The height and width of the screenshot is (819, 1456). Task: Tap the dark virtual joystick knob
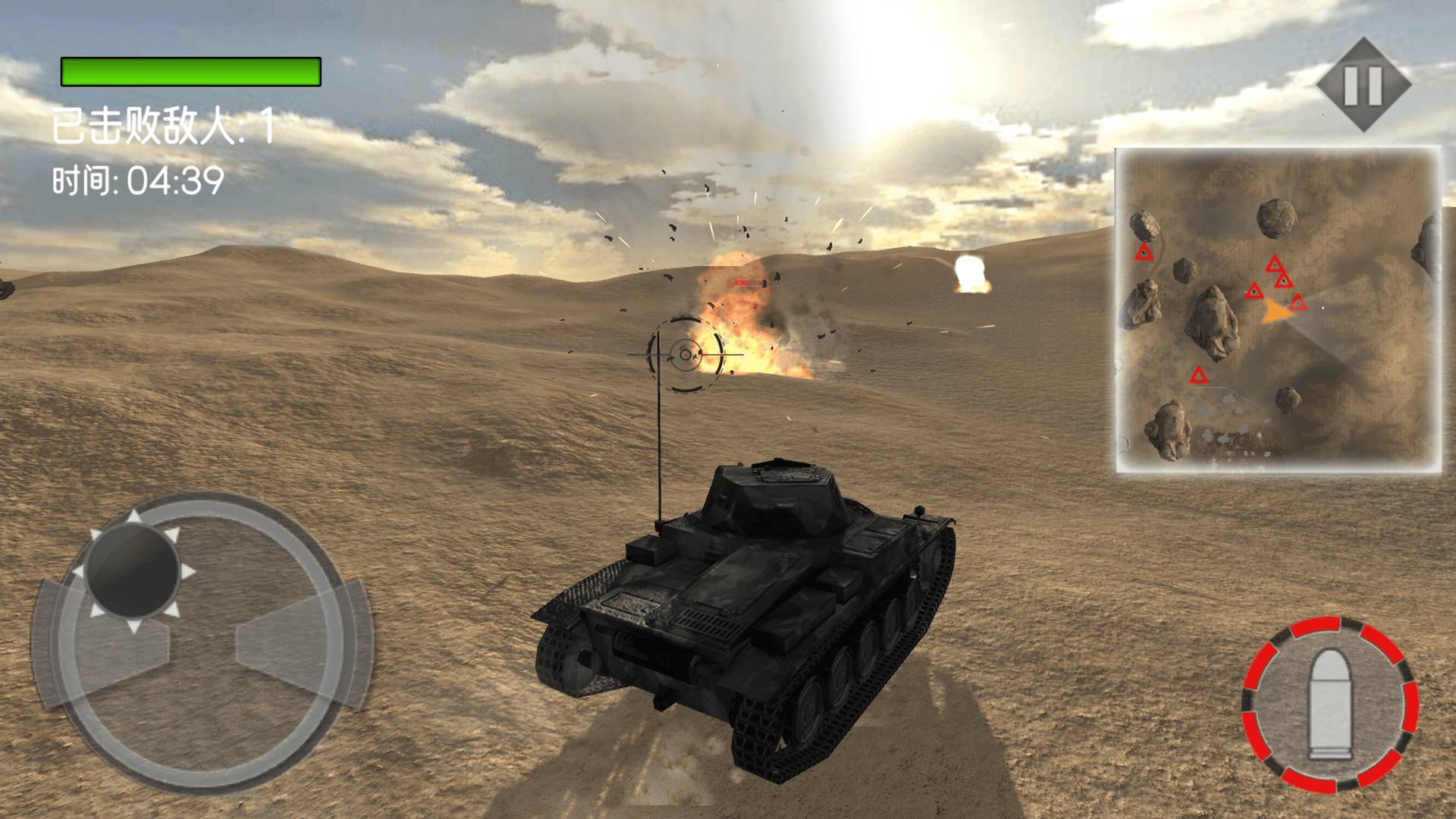pyautogui.click(x=133, y=571)
